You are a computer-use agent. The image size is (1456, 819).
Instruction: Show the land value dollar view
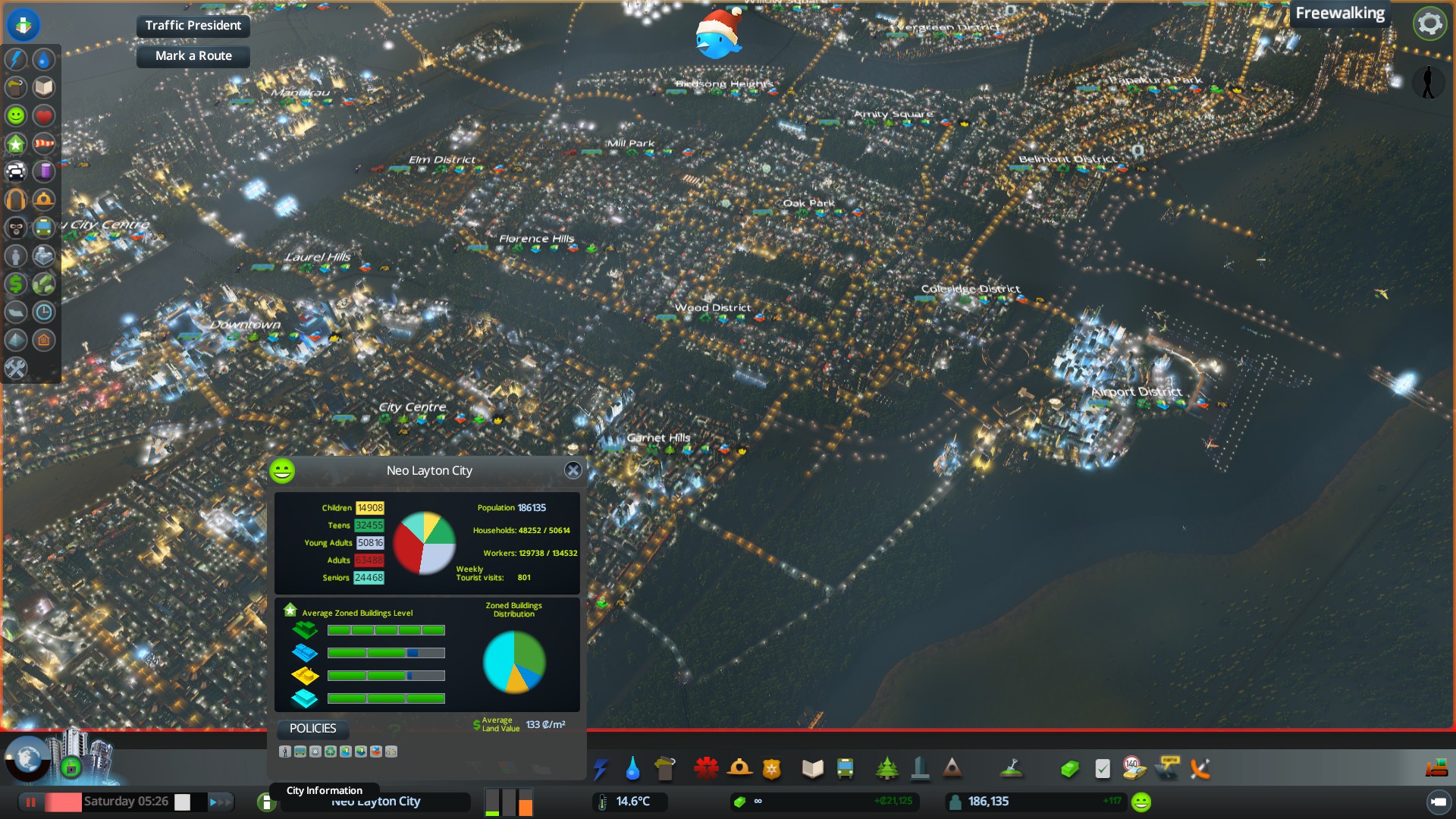pos(16,284)
